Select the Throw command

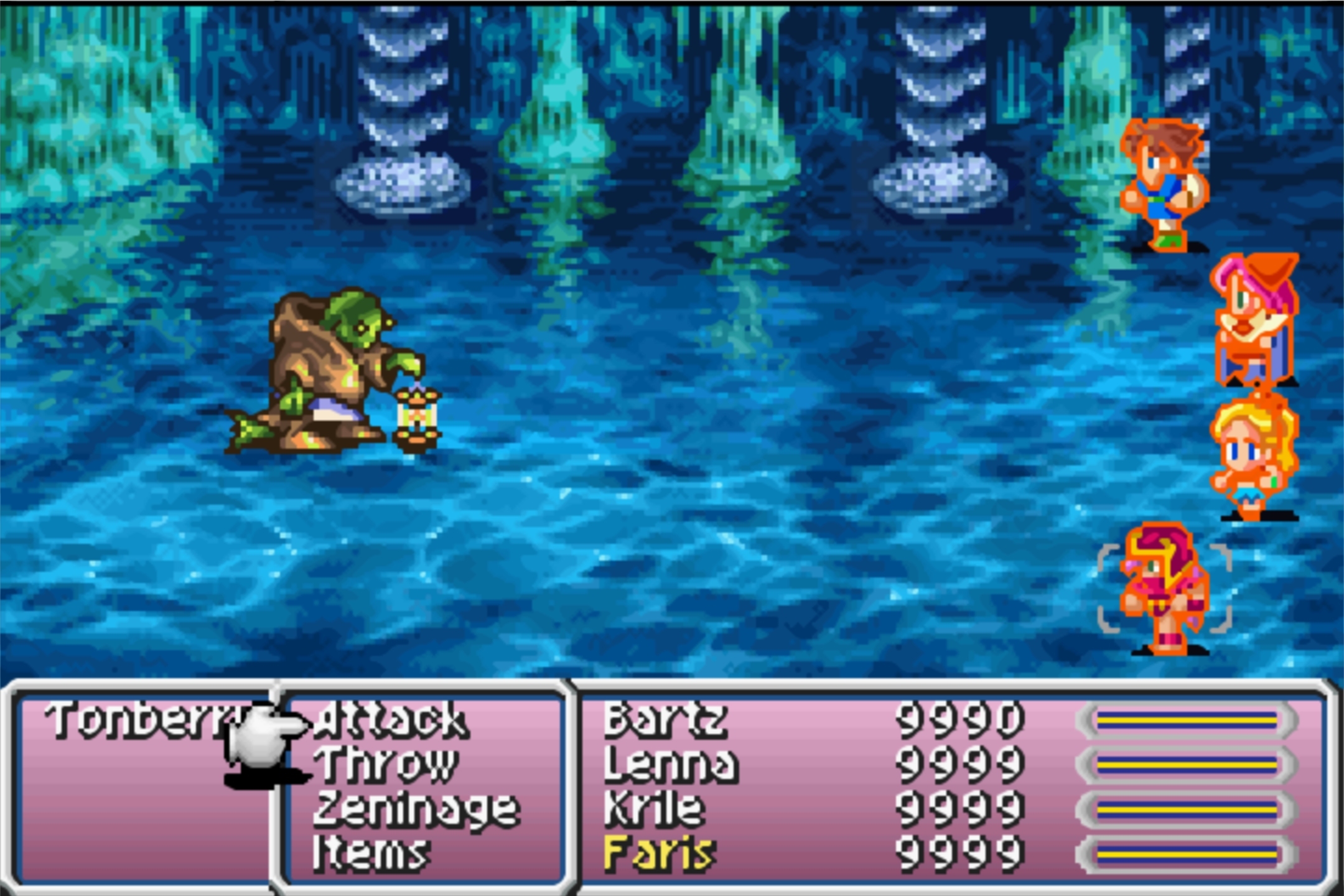(x=385, y=765)
